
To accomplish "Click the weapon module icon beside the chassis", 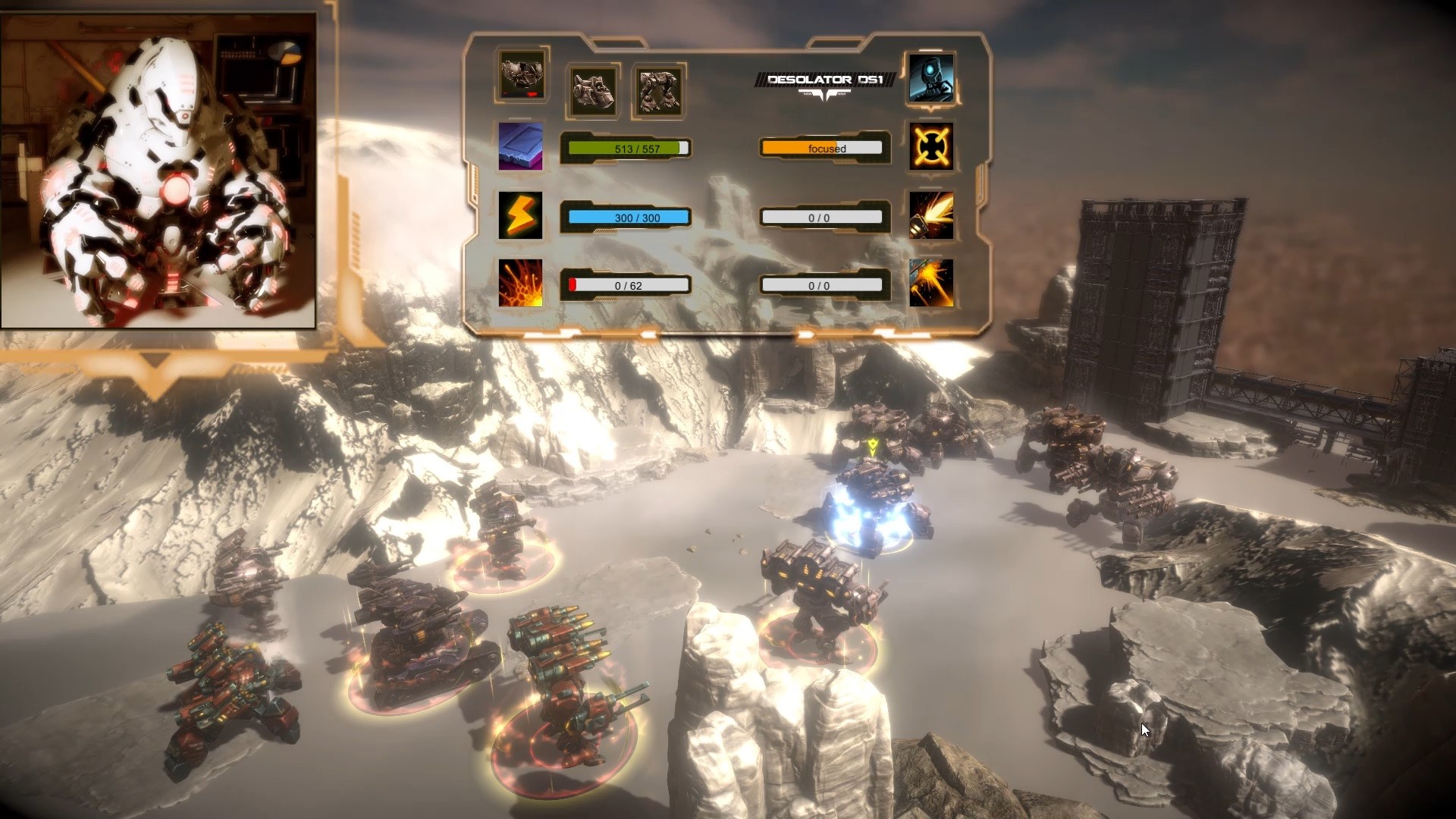I will coord(592,89).
